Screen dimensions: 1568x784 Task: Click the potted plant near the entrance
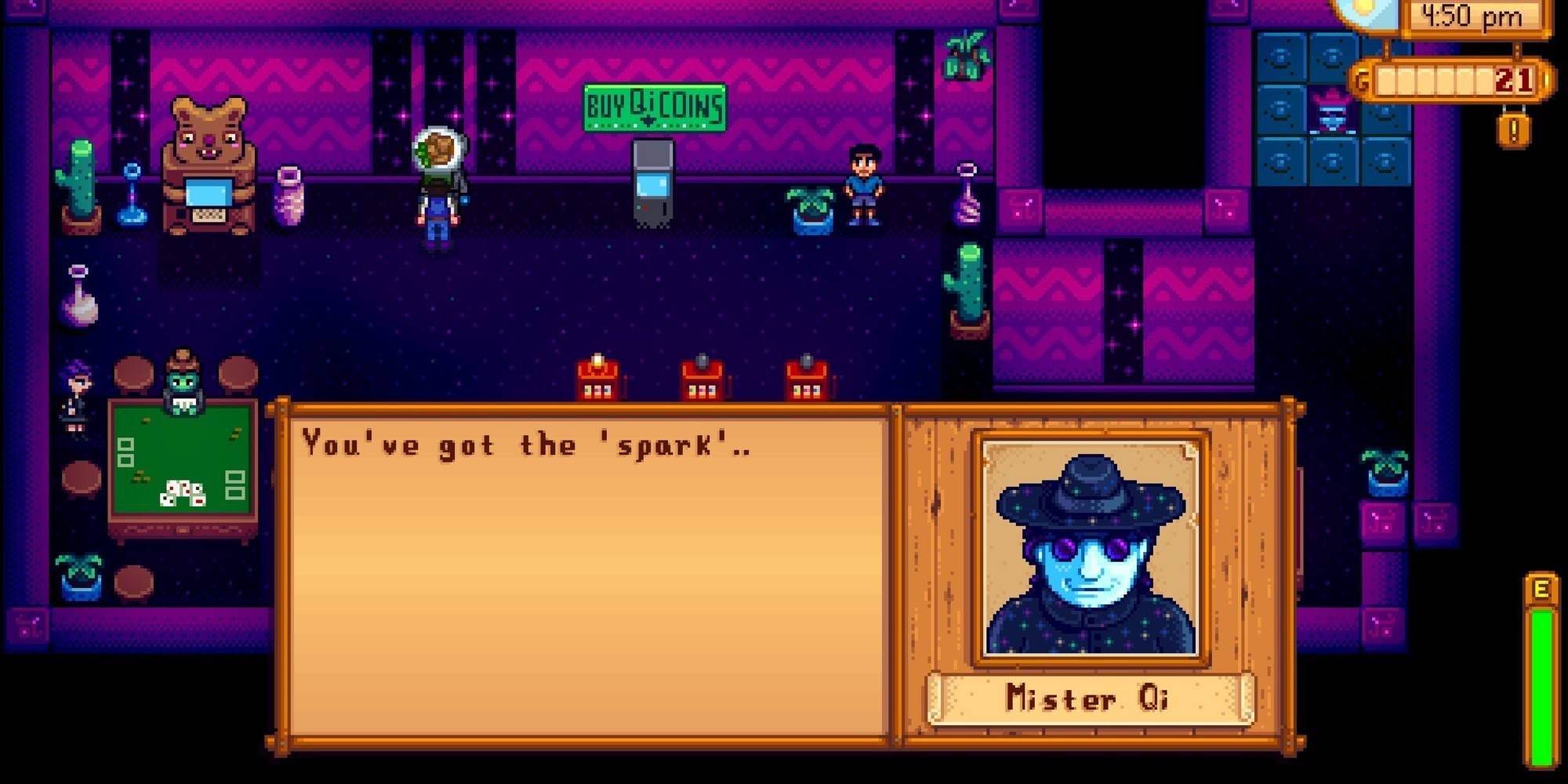coord(964,55)
